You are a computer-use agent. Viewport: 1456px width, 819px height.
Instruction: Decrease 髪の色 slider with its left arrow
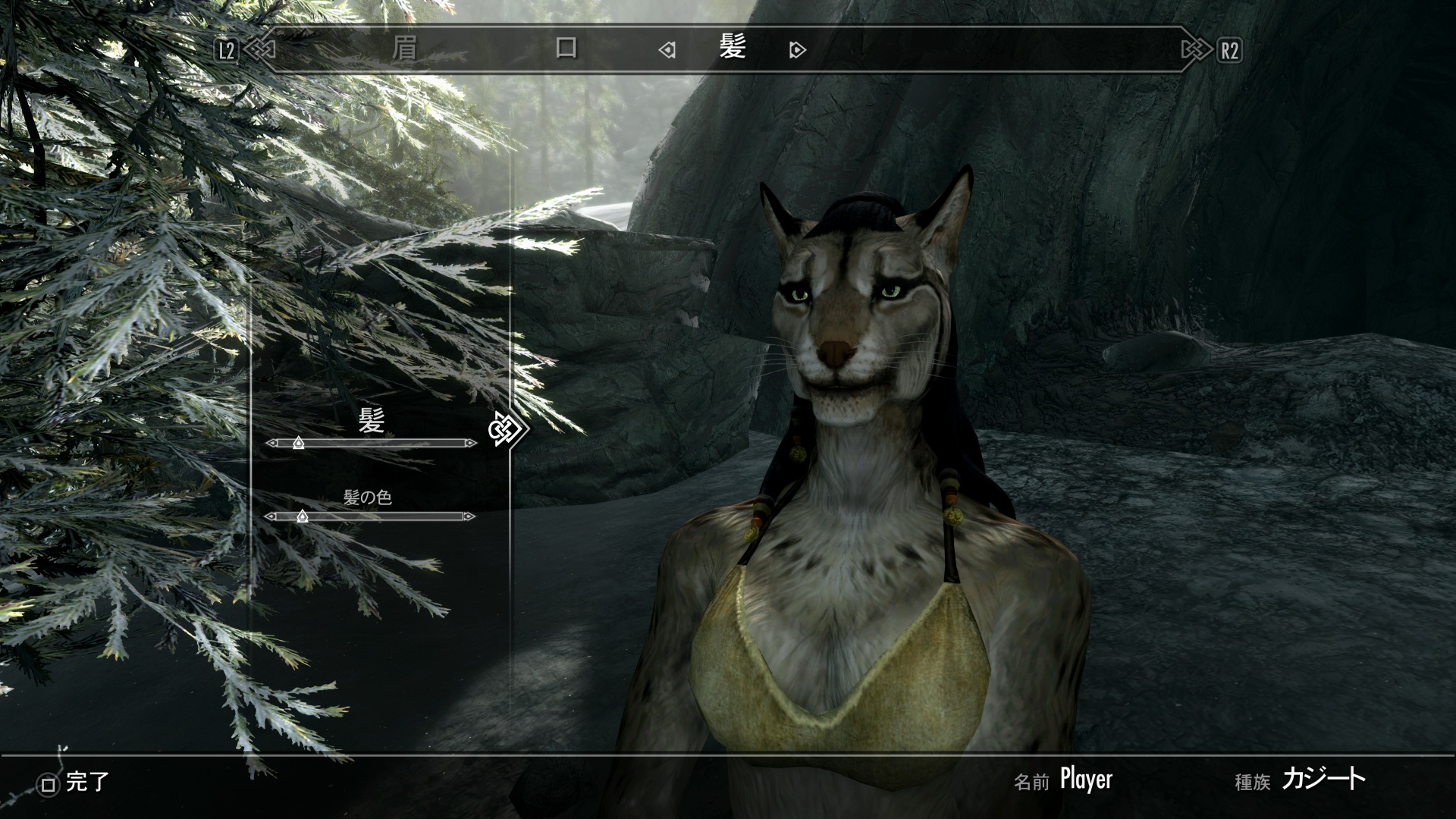pyautogui.click(x=270, y=516)
